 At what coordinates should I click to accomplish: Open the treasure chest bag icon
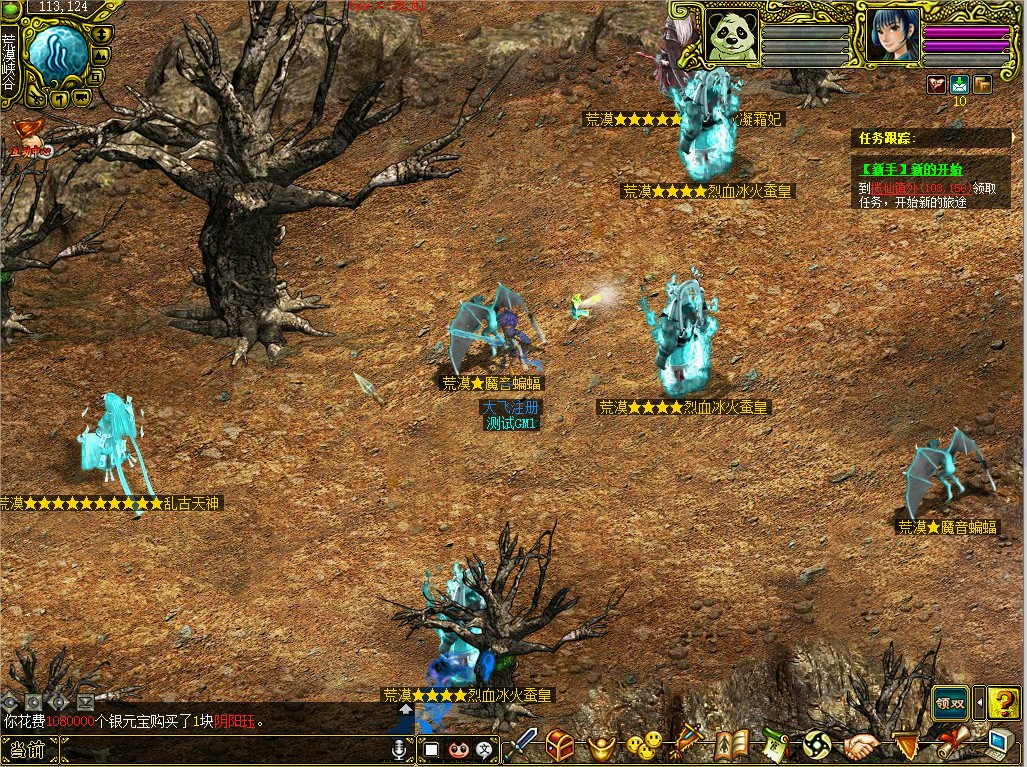(560, 745)
